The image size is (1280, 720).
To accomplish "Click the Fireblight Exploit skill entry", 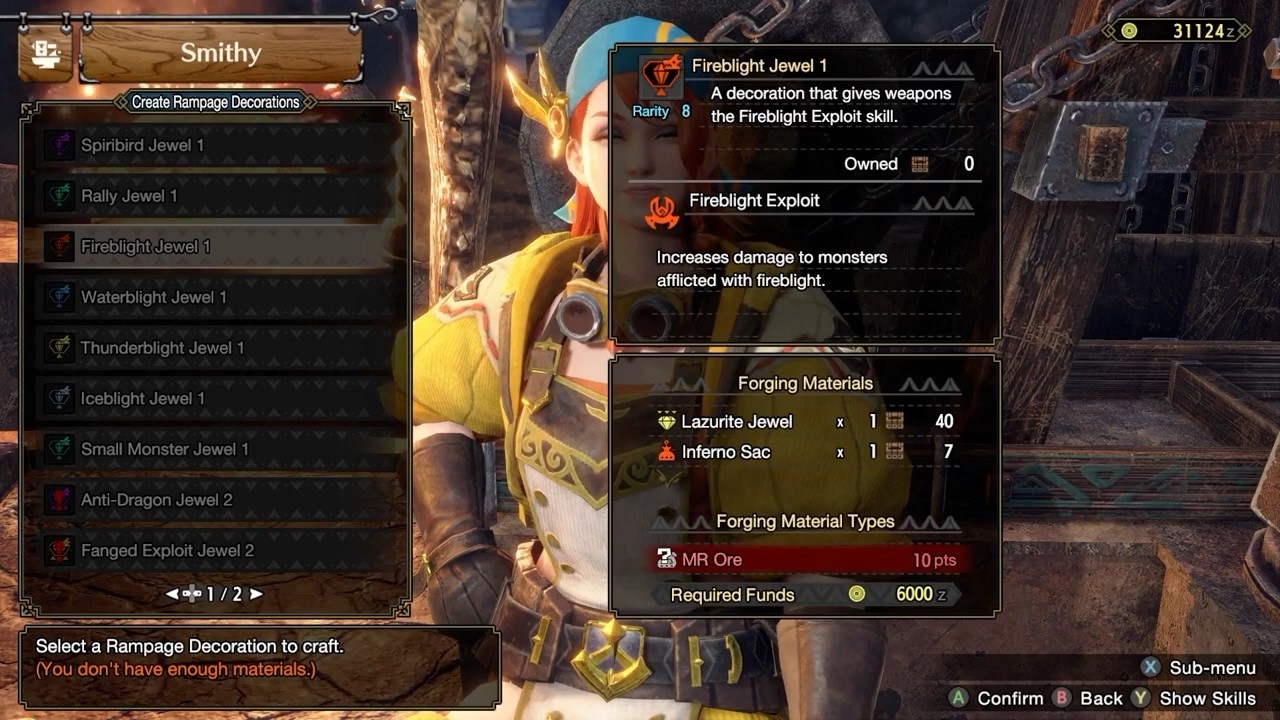I will tap(754, 201).
